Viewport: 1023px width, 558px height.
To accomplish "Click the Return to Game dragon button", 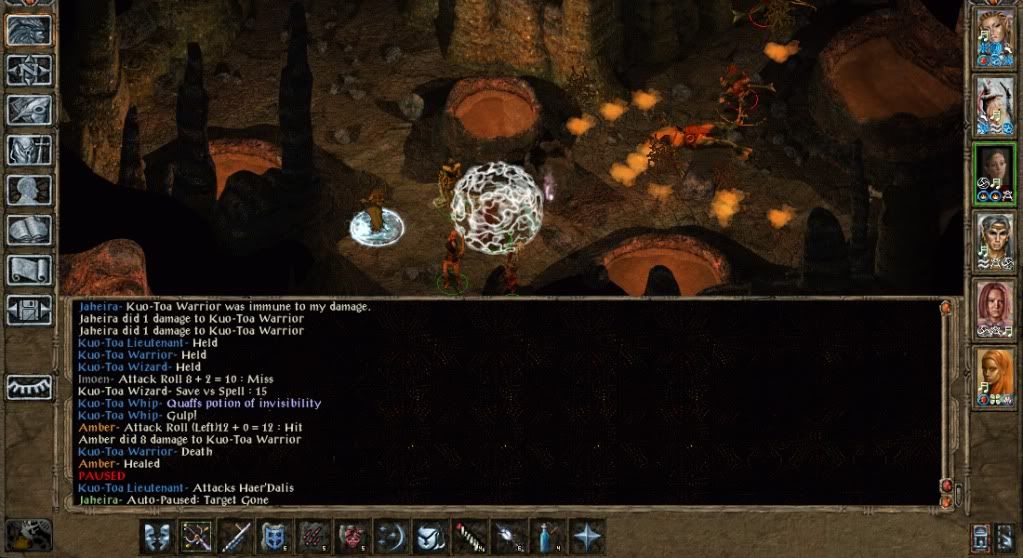I will (29, 30).
